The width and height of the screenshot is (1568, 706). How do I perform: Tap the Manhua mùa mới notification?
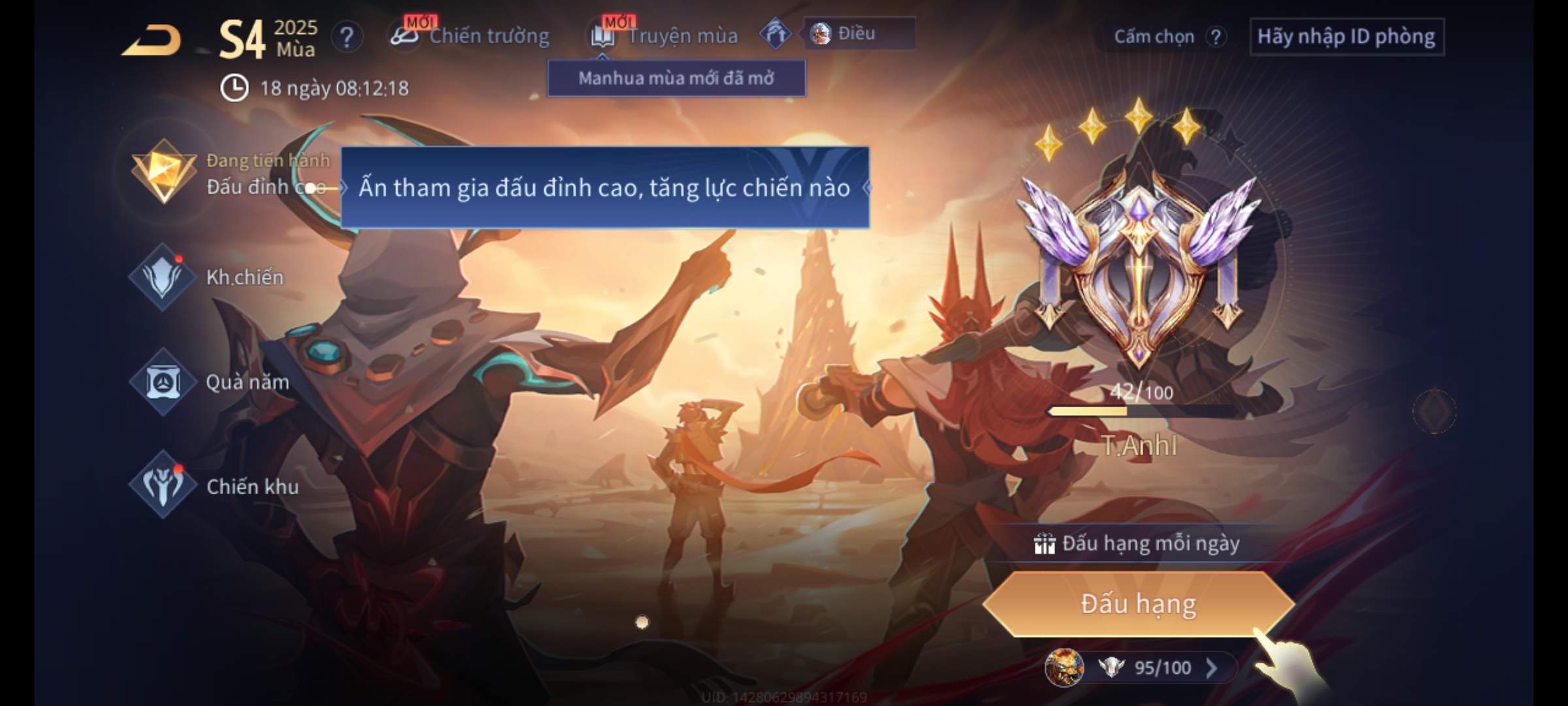(676, 78)
